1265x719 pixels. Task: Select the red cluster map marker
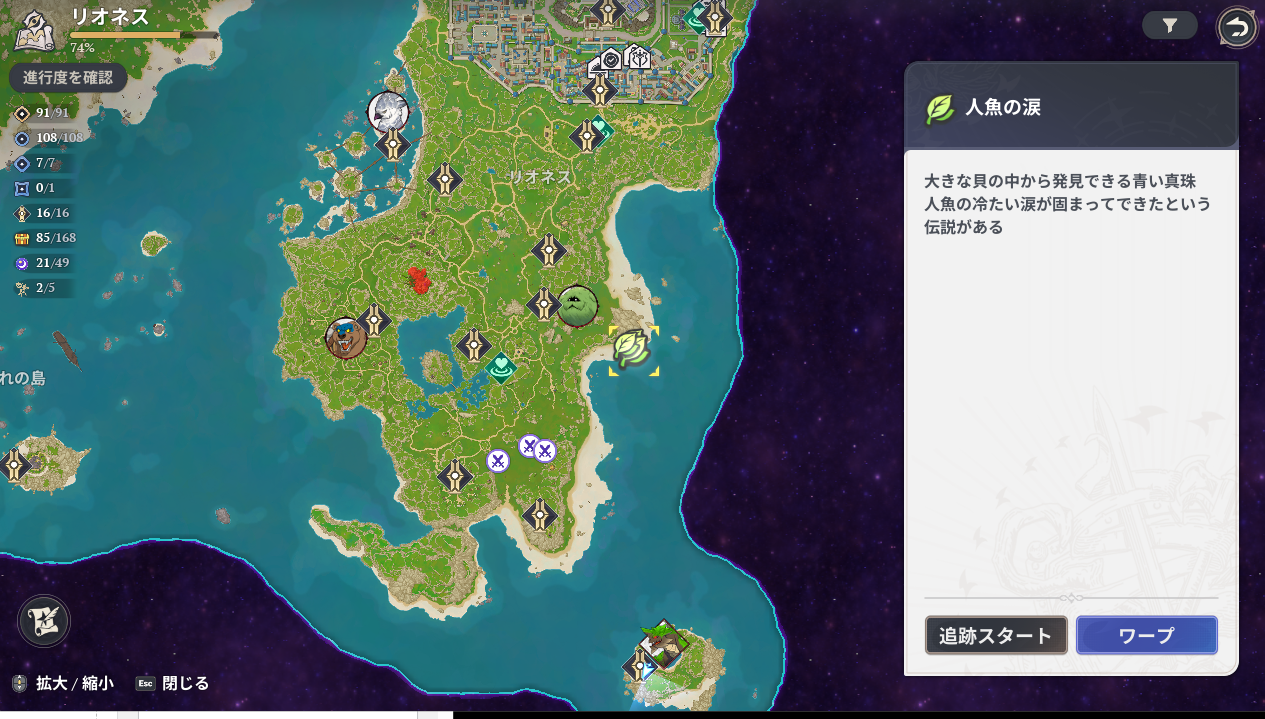[420, 280]
